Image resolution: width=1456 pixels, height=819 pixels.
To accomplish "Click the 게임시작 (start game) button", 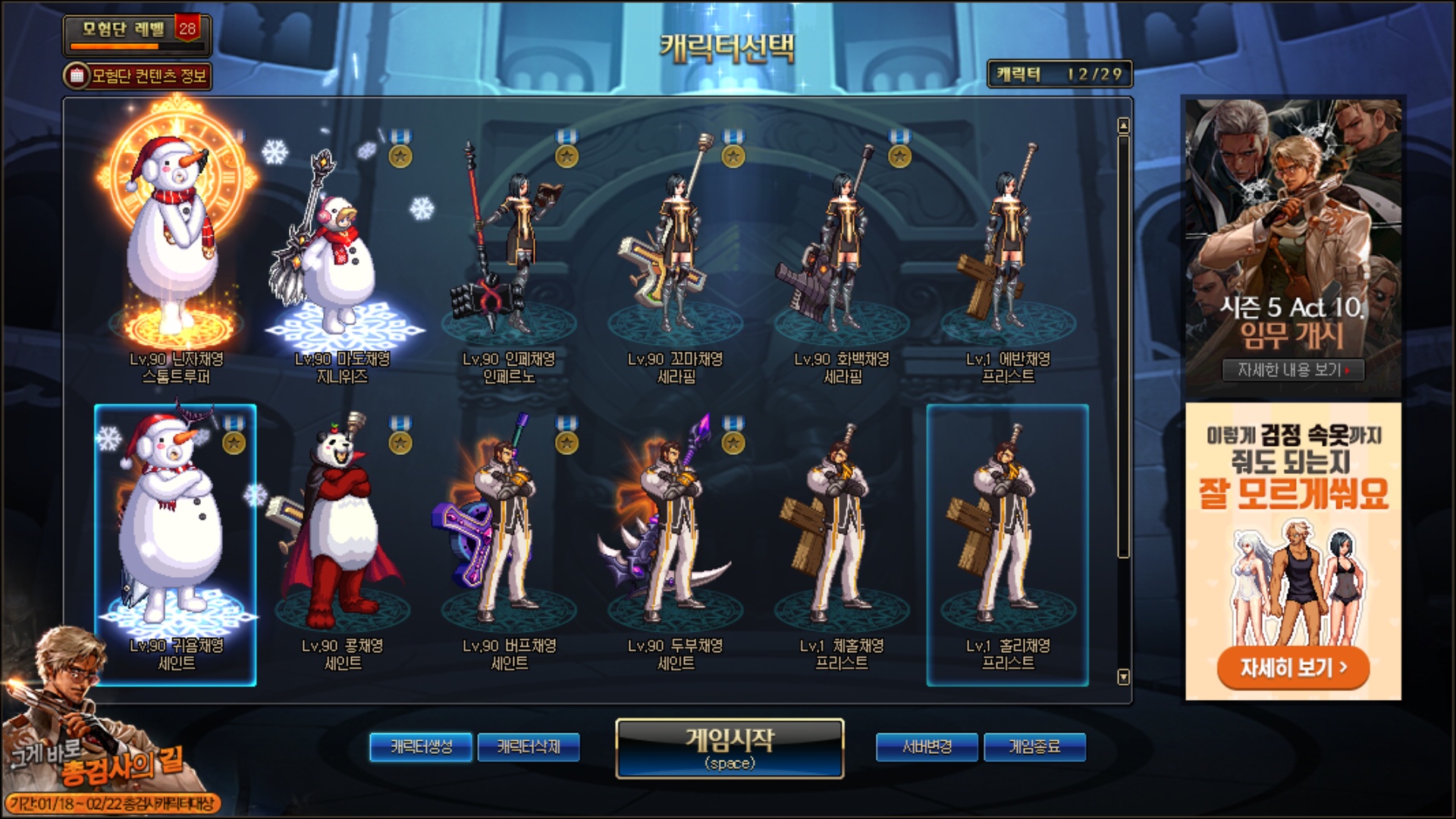I will coord(730,748).
